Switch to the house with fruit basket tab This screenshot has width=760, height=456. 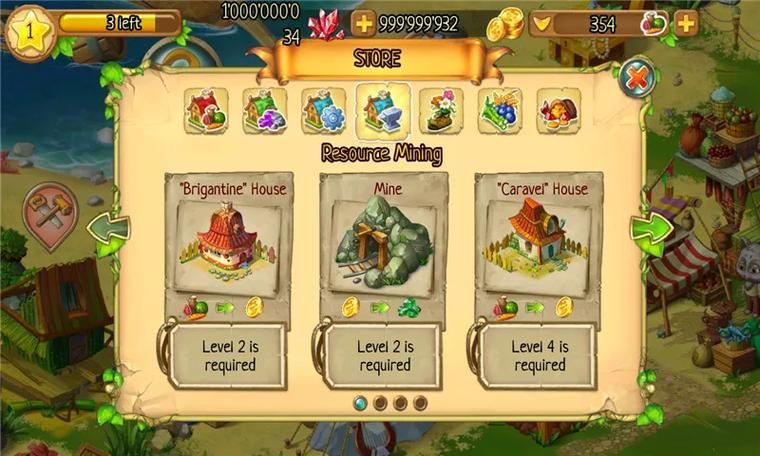pyautogui.click(x=206, y=110)
